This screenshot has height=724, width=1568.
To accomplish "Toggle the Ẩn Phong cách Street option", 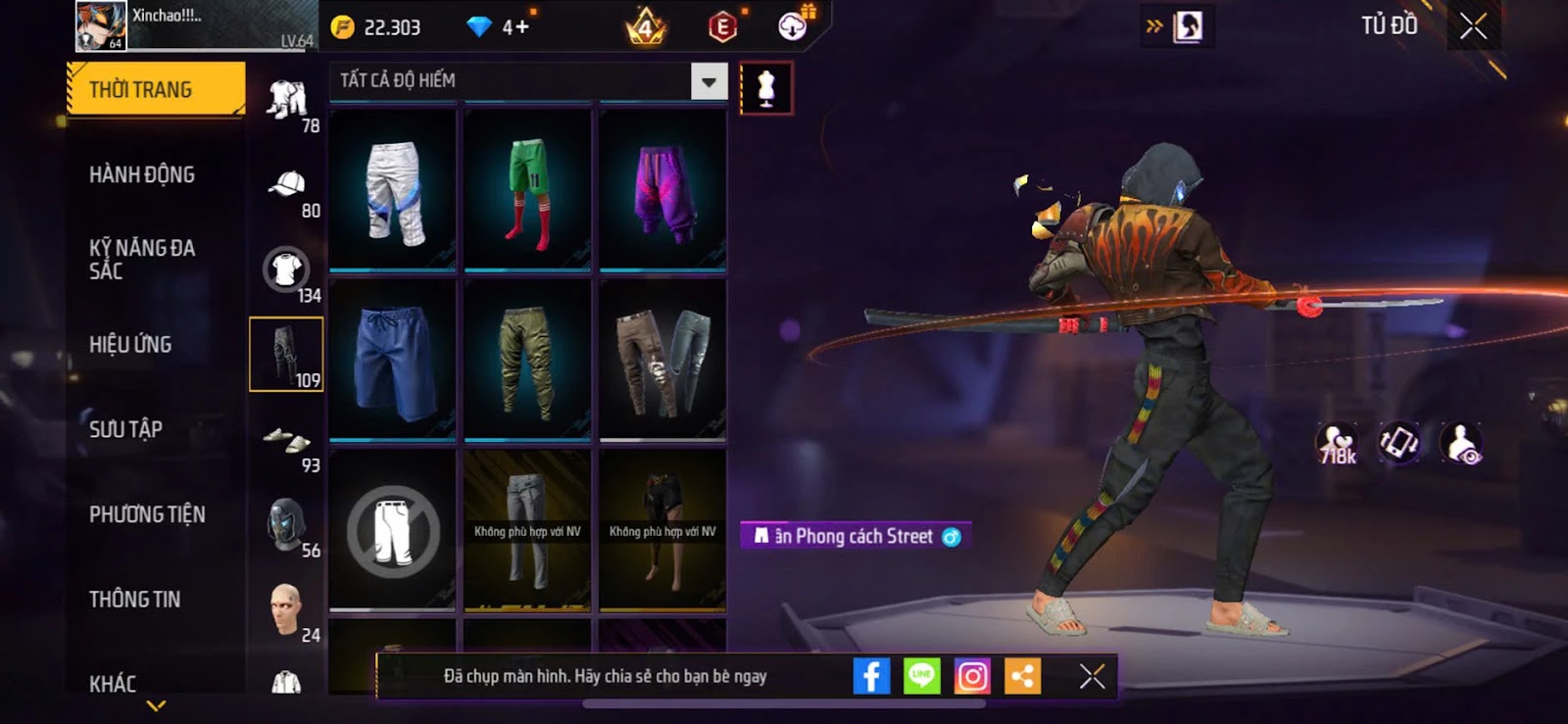I will click(951, 537).
